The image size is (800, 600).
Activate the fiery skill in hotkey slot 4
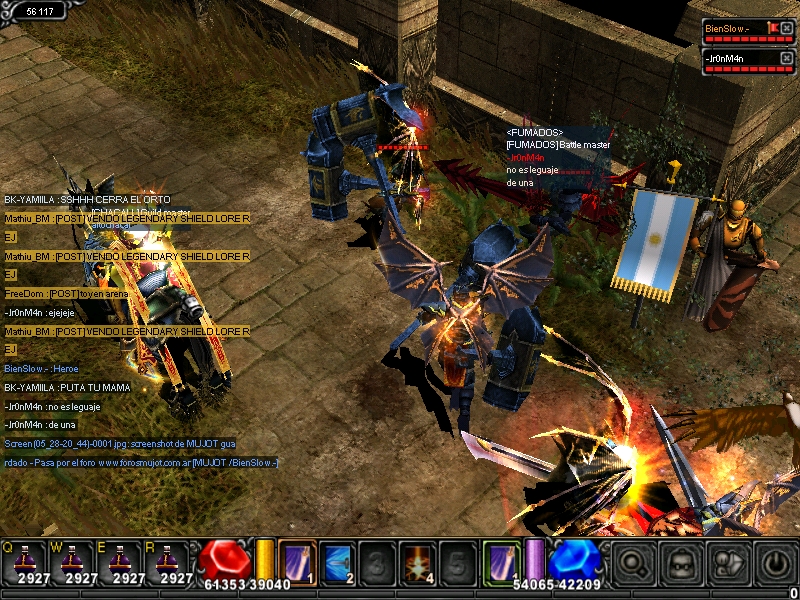[417, 561]
